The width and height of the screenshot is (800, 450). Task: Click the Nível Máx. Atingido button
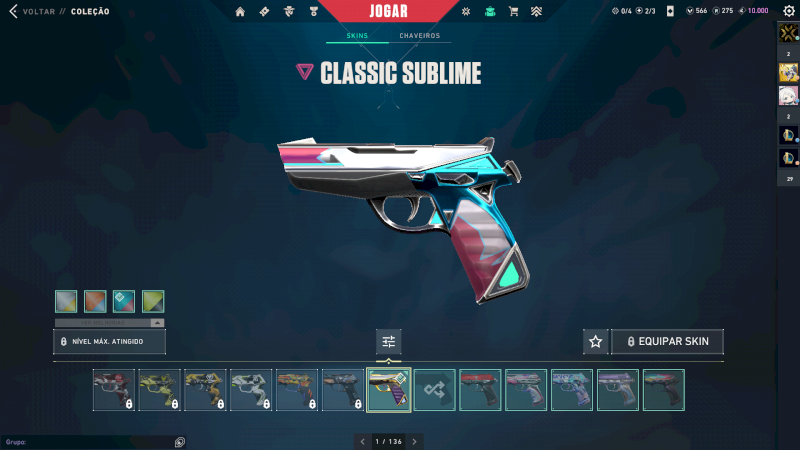click(x=109, y=342)
